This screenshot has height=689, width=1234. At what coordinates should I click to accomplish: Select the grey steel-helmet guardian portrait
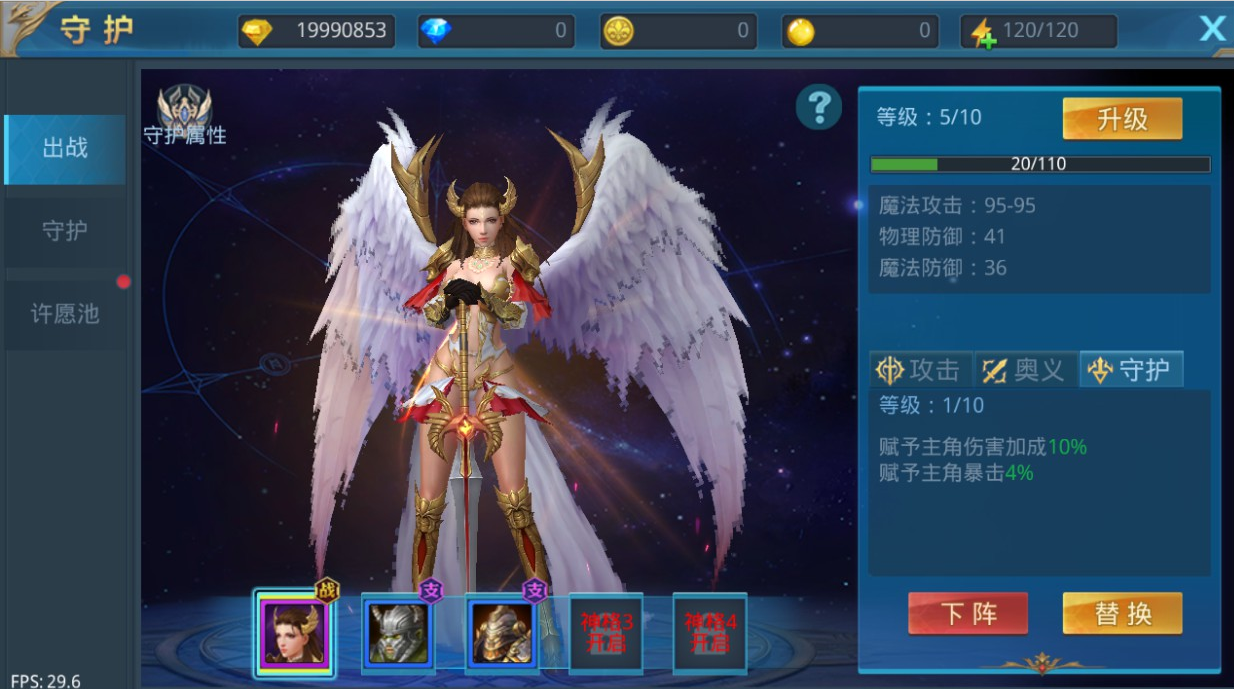click(399, 634)
